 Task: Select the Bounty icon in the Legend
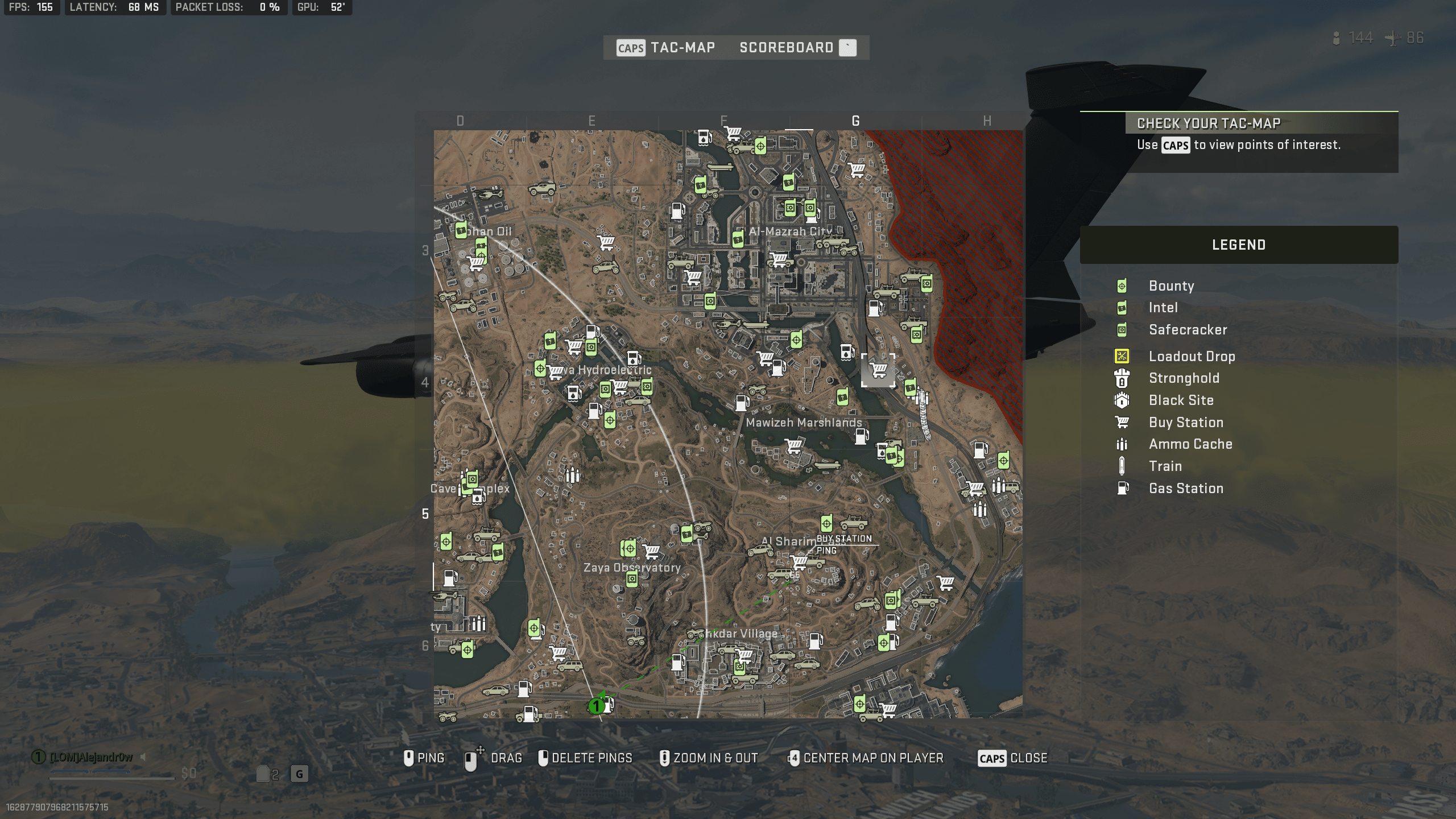1121,286
